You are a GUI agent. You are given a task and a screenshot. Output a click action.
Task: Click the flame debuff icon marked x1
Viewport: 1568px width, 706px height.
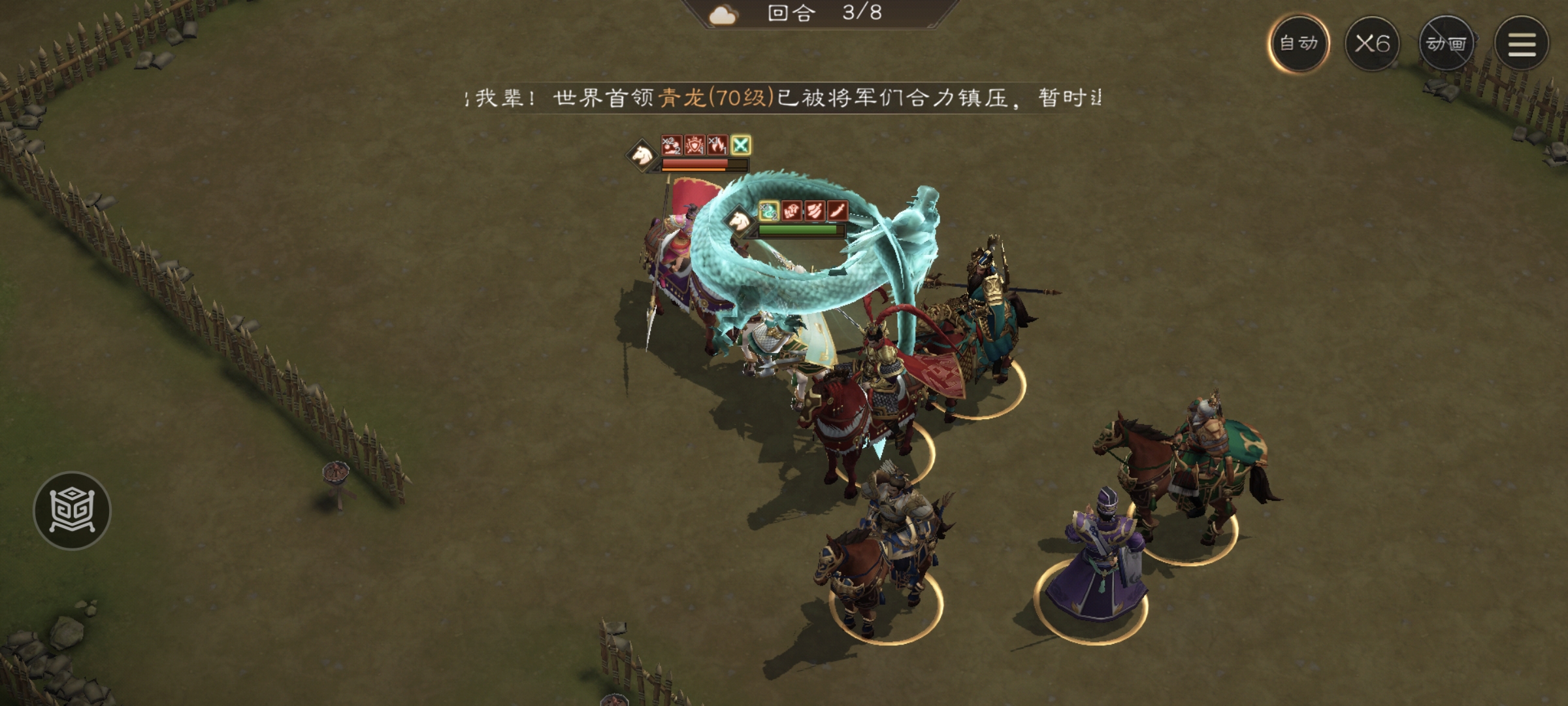717,145
